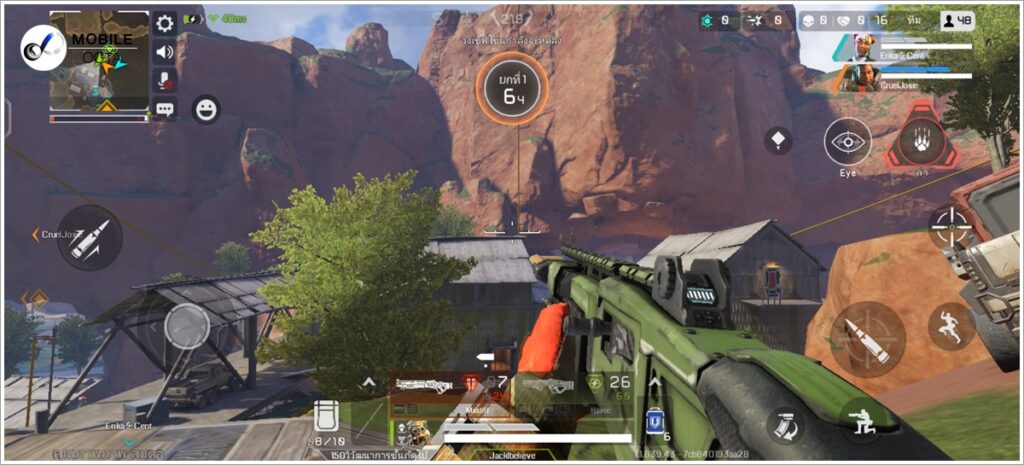Image resolution: width=1024 pixels, height=465 pixels.
Task: Touch the virtual movement joystick
Action: 187,325
